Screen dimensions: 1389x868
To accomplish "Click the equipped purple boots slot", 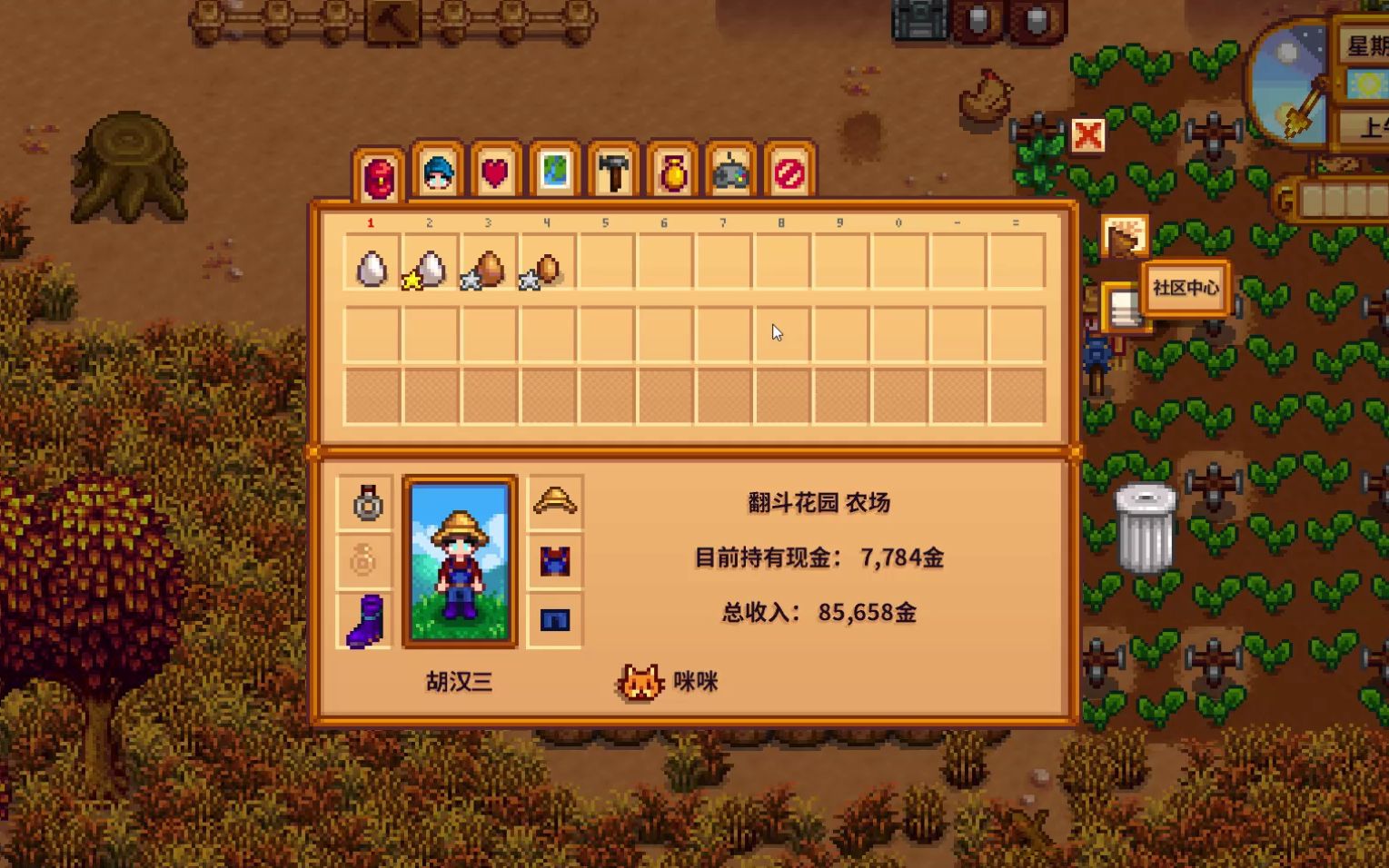I will click(x=362, y=619).
